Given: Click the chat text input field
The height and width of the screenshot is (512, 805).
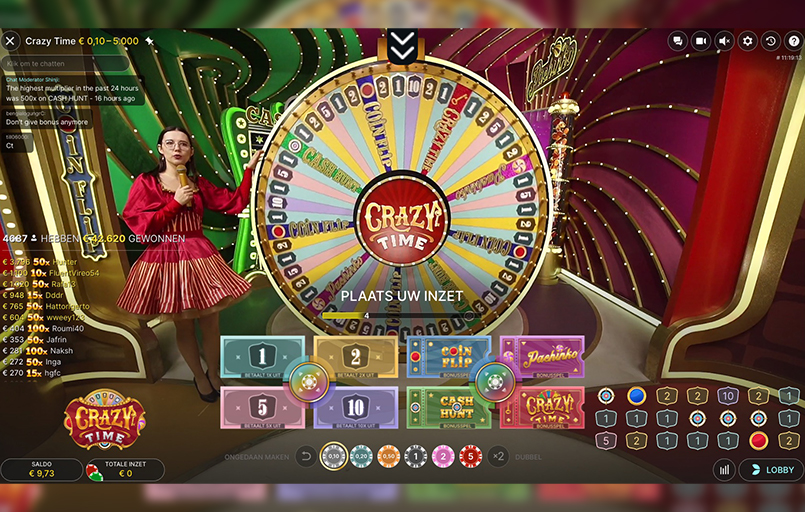Looking at the screenshot, I should tap(65, 63).
